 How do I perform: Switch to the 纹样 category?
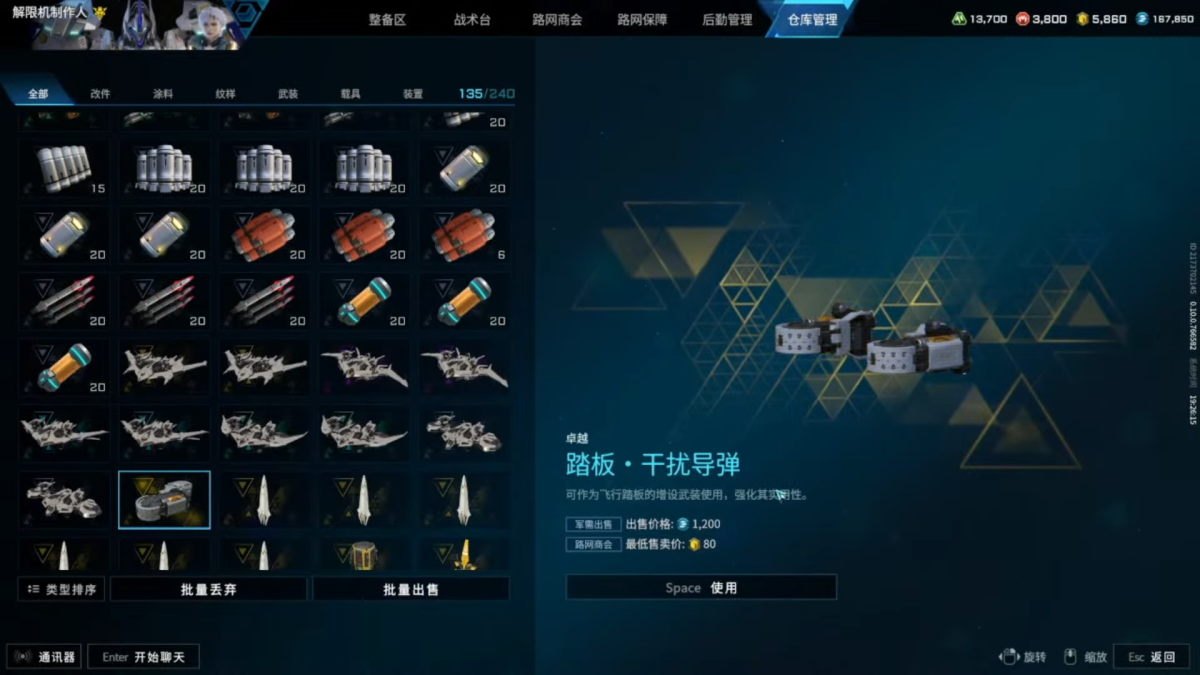(x=225, y=94)
